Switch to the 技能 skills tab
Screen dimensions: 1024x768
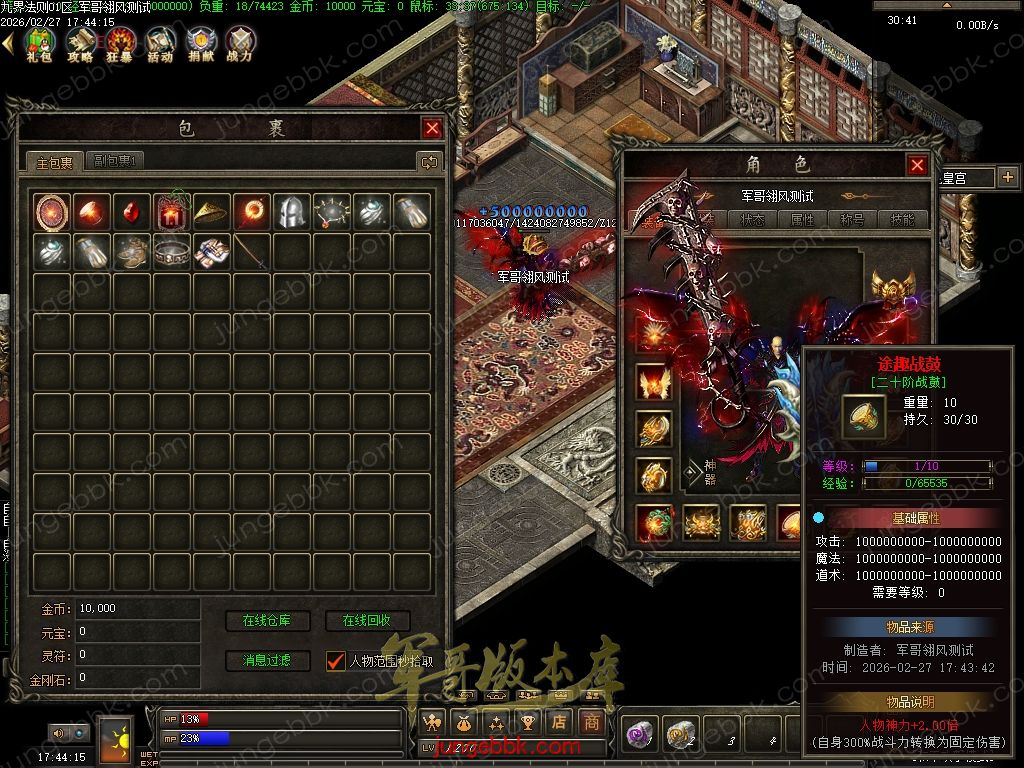pyautogui.click(x=903, y=220)
